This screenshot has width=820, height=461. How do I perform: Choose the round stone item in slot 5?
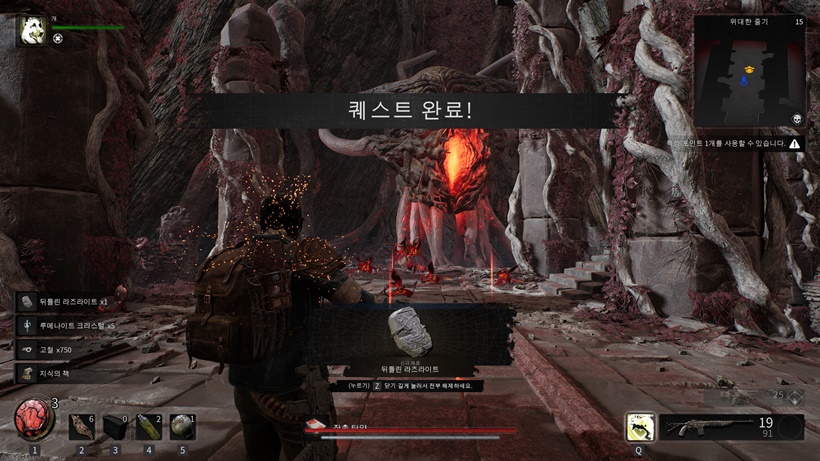[181, 428]
